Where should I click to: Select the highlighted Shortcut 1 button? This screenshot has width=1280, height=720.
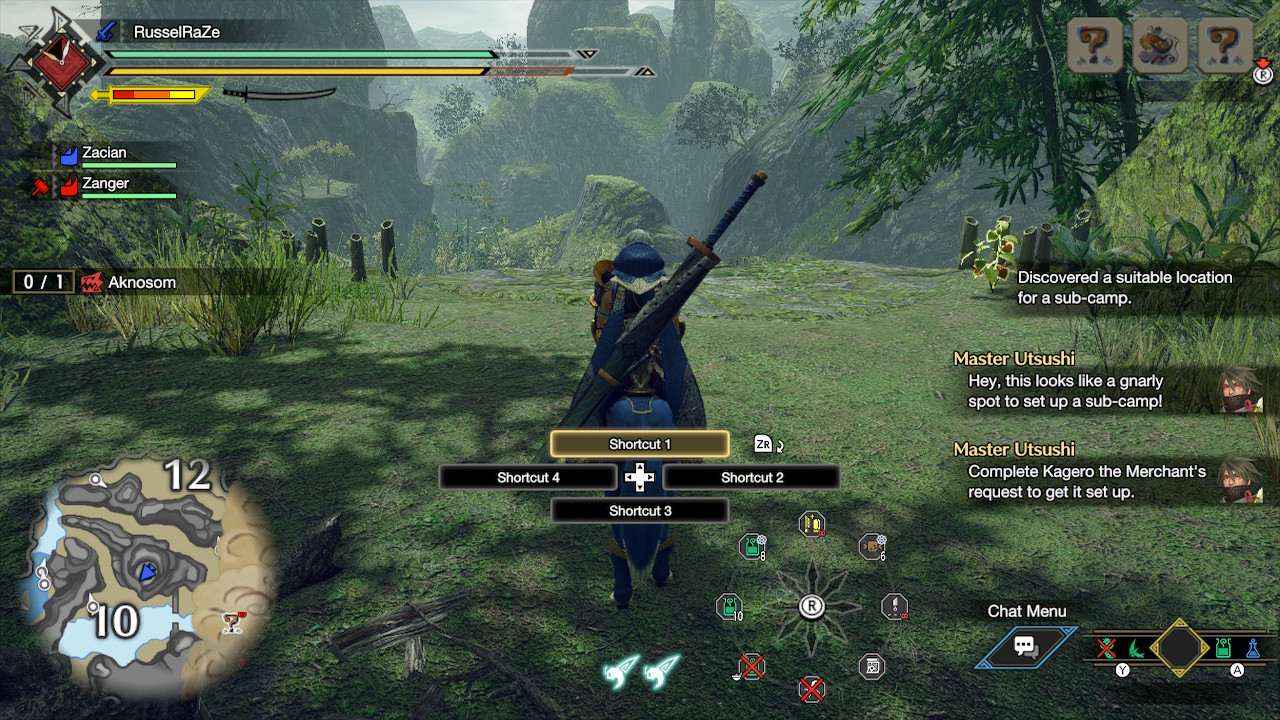(x=639, y=444)
